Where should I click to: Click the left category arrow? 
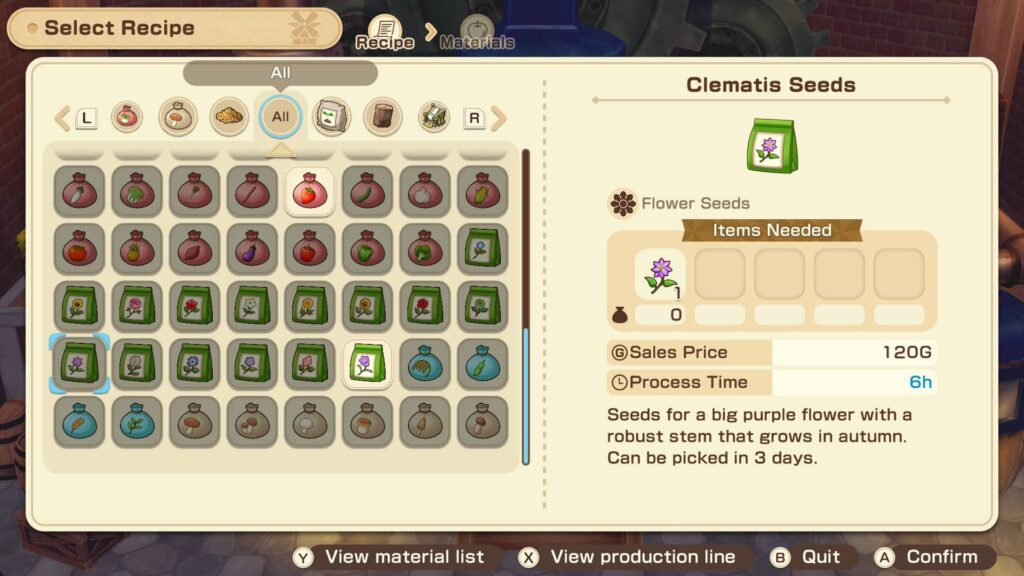click(63, 118)
